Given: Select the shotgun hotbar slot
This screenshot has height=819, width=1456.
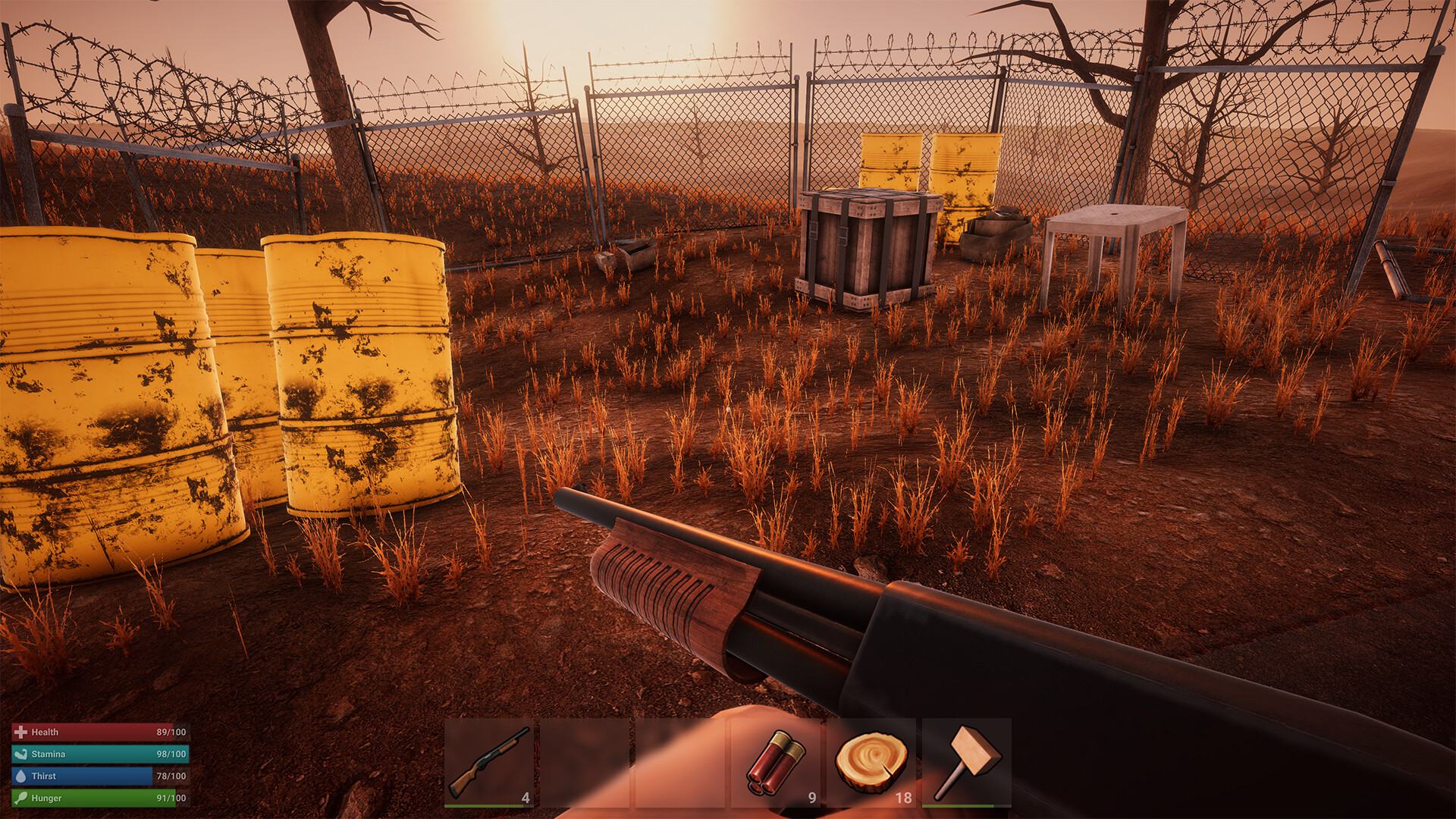Looking at the screenshot, I should tap(489, 762).
